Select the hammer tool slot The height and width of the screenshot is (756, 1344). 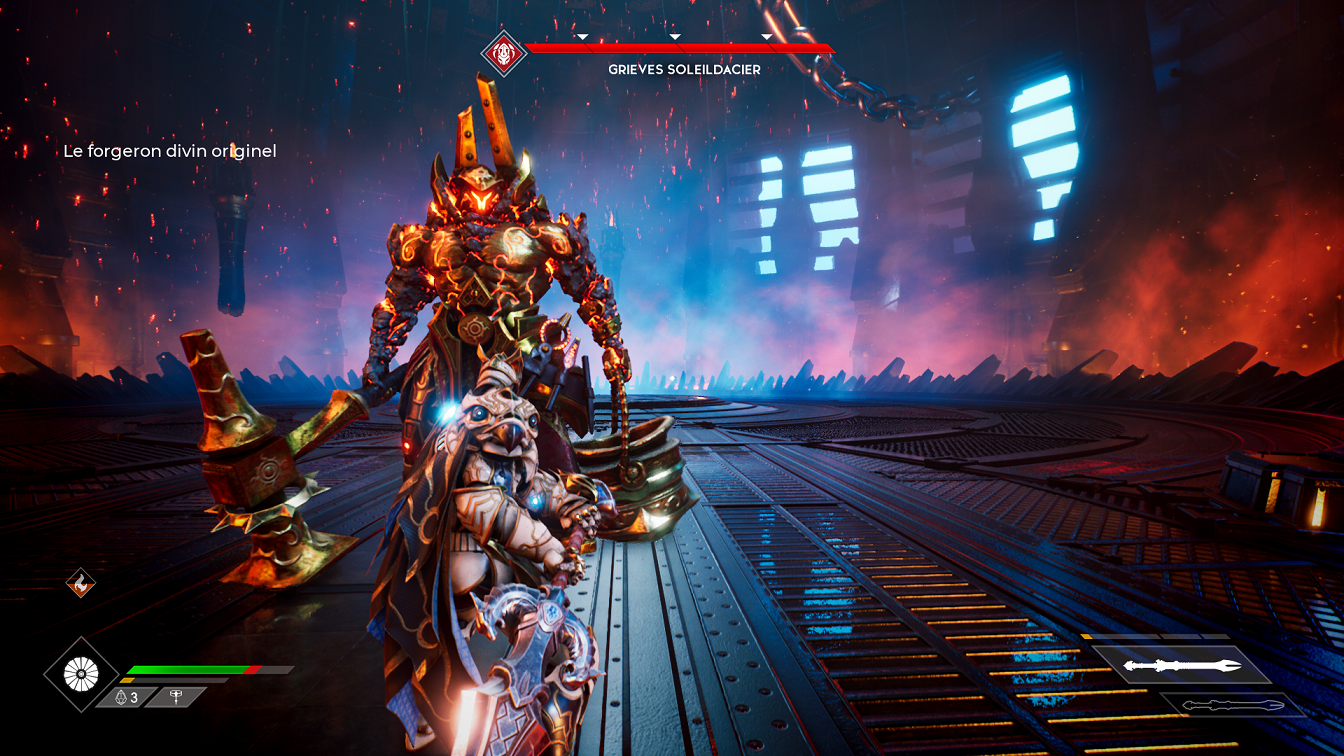click(176, 697)
